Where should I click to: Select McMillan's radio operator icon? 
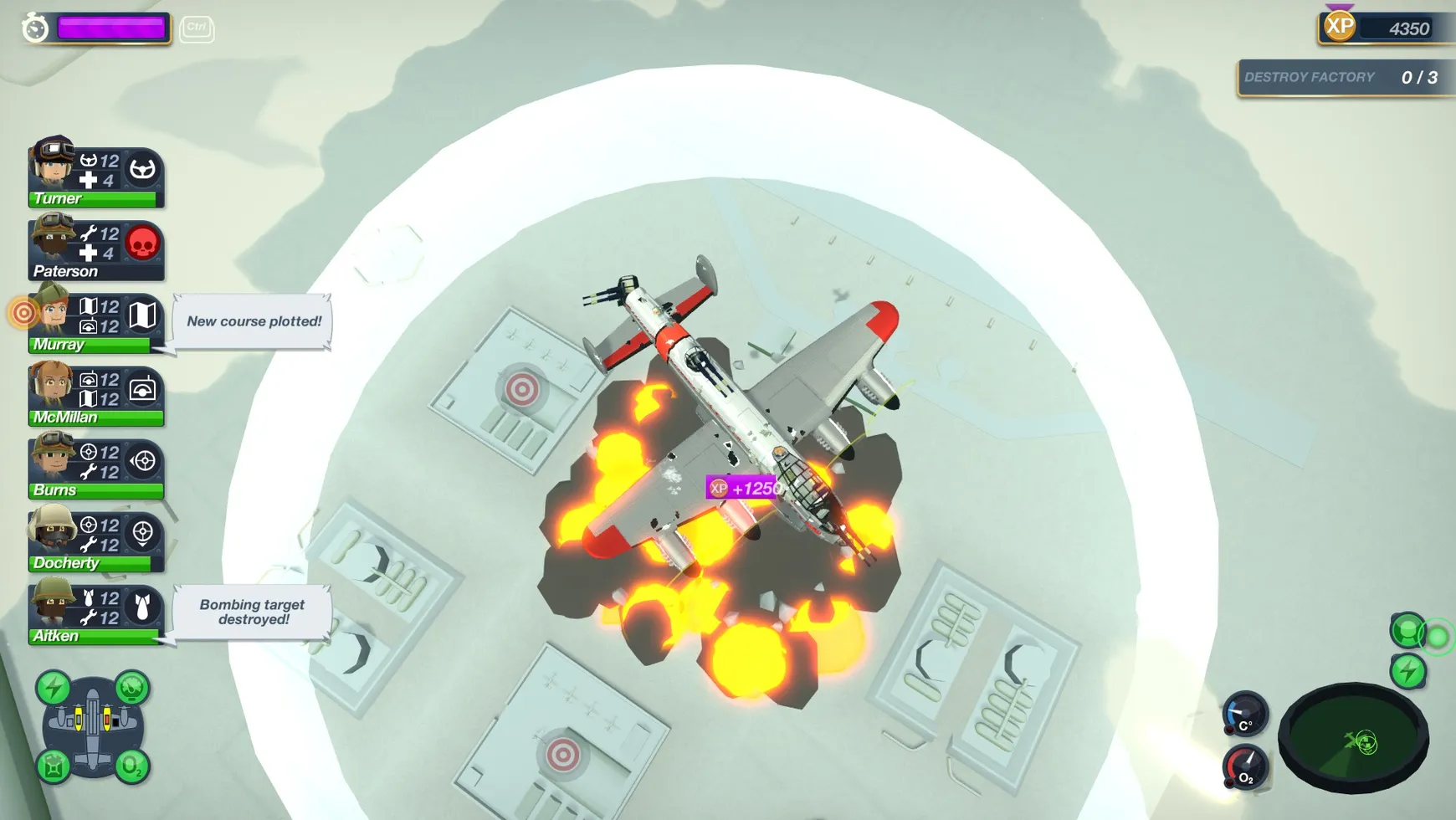(x=143, y=387)
